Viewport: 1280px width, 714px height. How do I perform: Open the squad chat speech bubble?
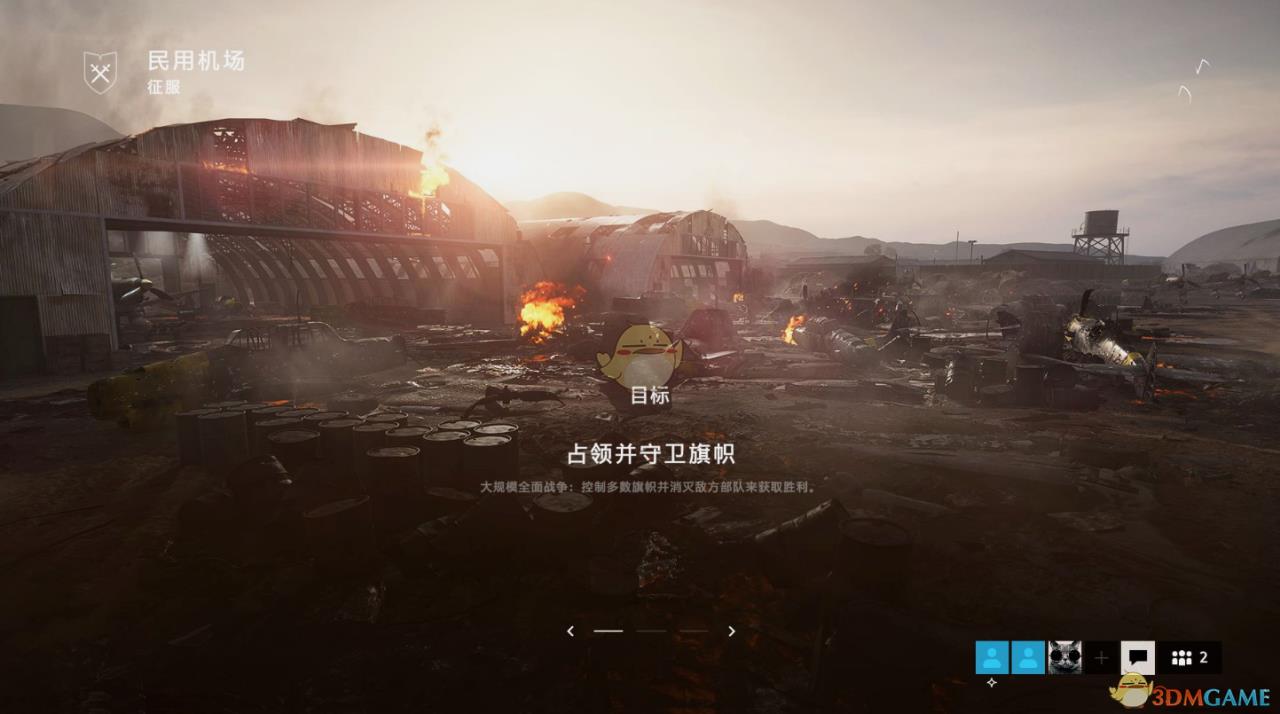point(1138,657)
